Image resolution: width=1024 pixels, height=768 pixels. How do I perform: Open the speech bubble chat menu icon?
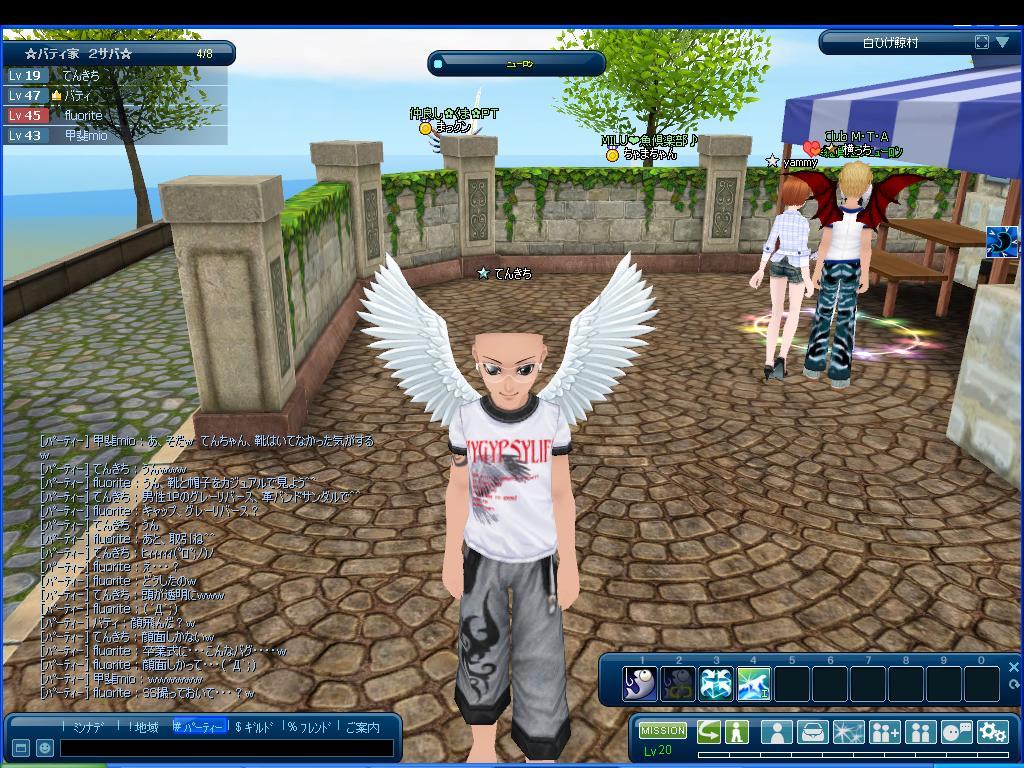[956, 731]
